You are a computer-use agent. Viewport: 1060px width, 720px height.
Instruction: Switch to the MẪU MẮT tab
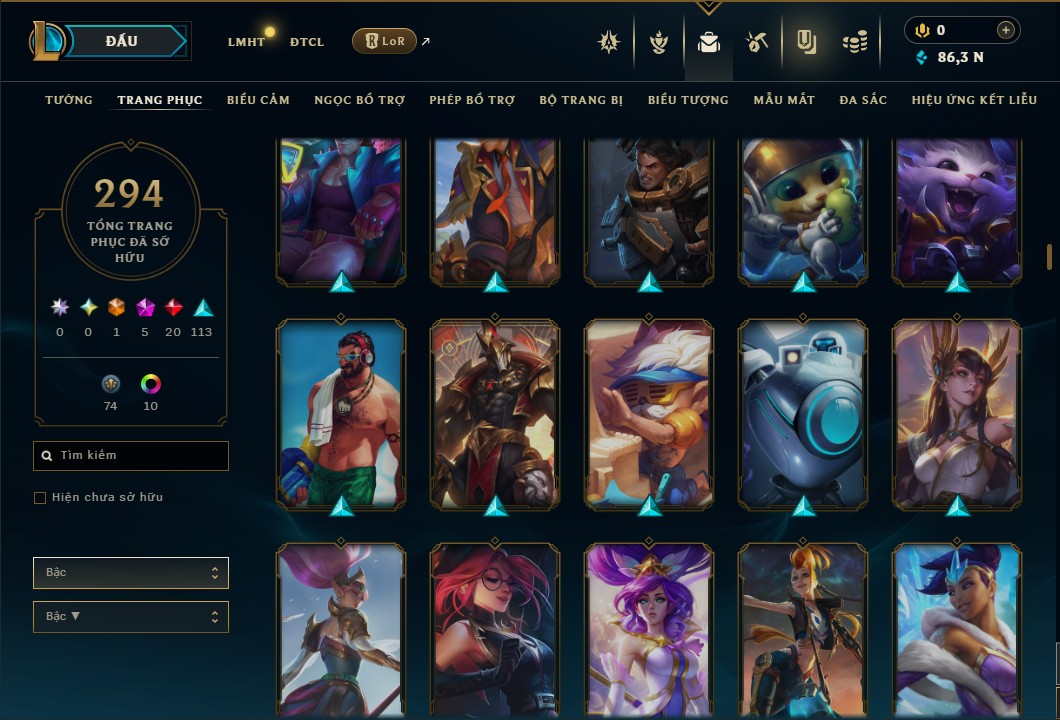pos(784,100)
